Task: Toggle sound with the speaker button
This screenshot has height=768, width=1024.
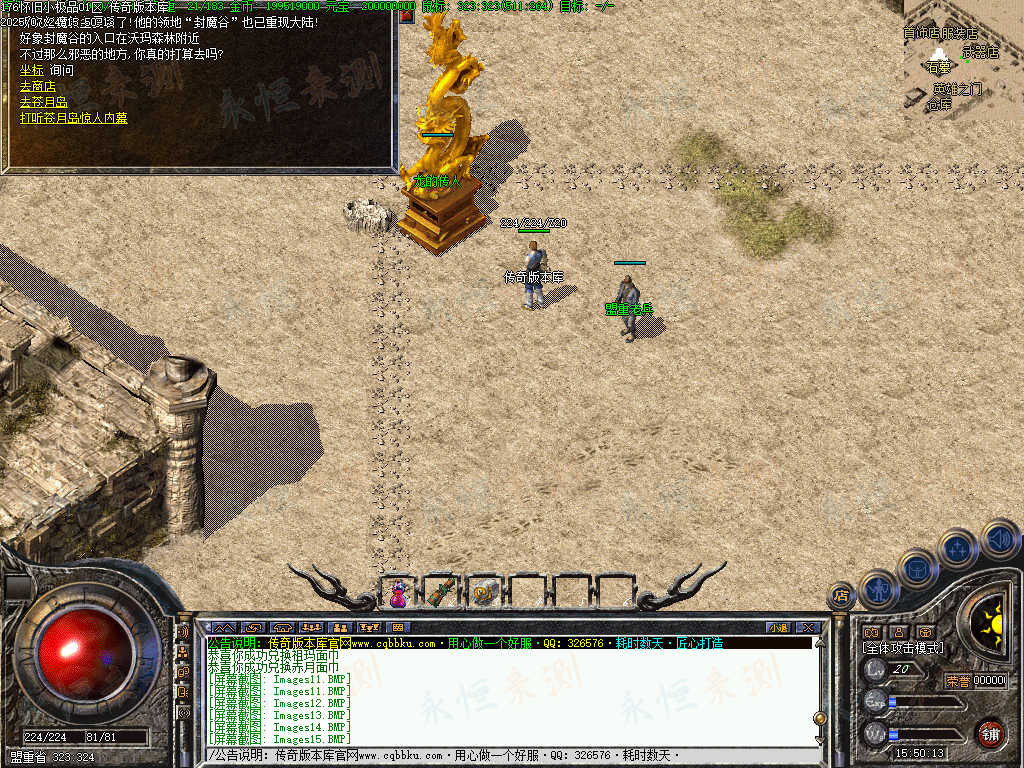Action: coord(1000,539)
